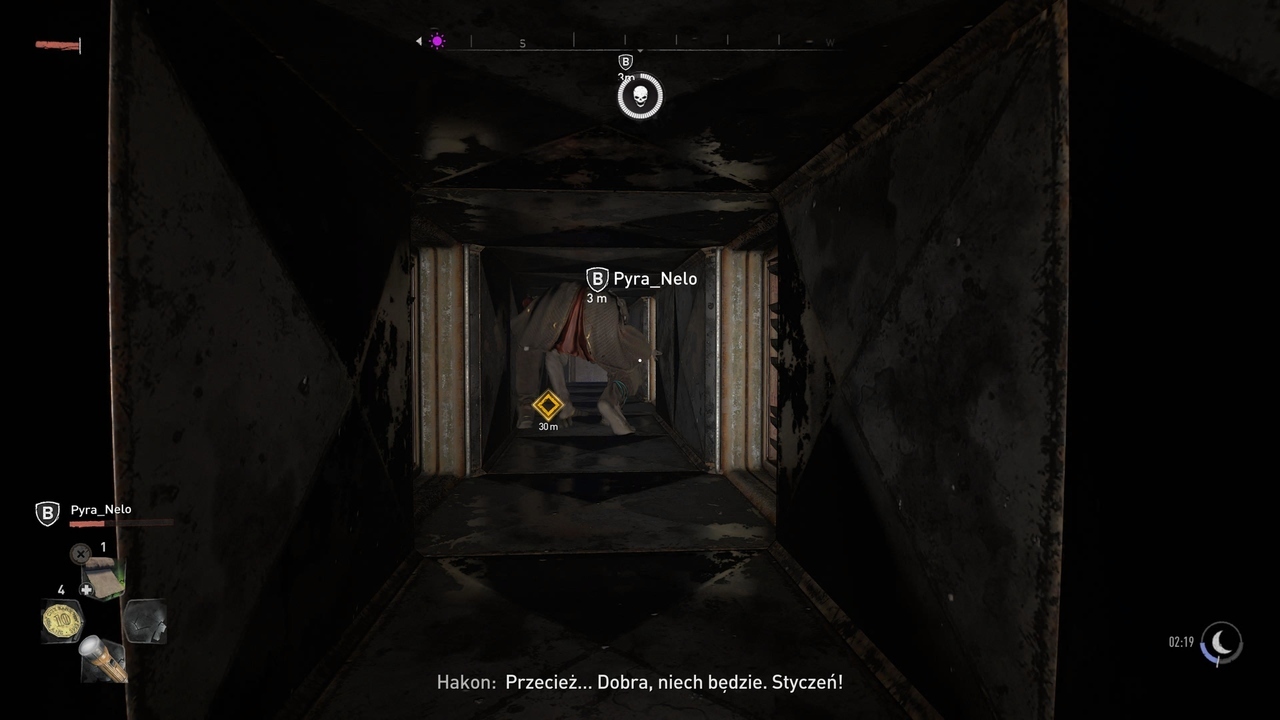Click the yellow diamond waypoint marker labeled 30 m
The image size is (1280, 720).
click(x=547, y=406)
